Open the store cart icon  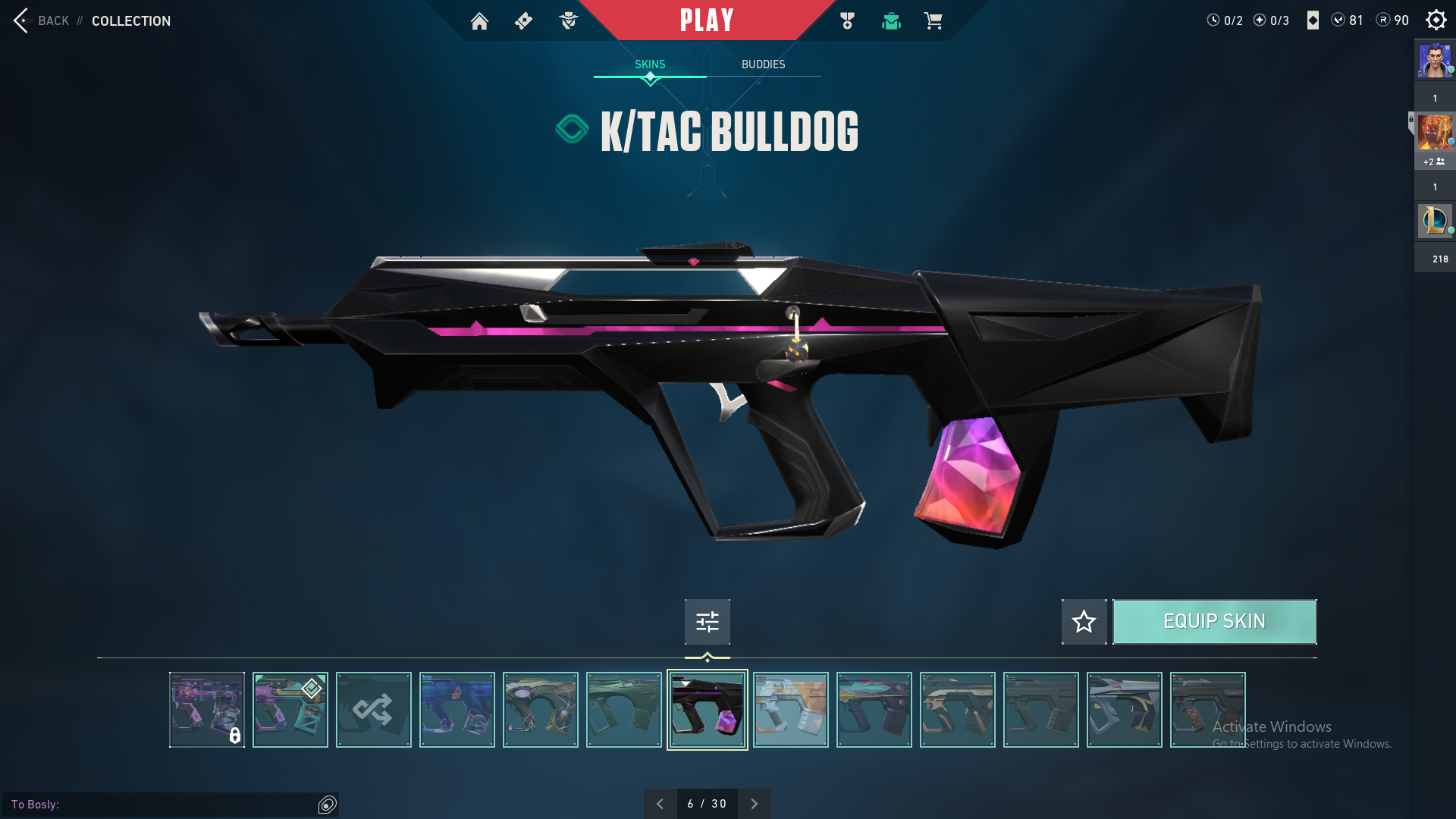coord(933,21)
